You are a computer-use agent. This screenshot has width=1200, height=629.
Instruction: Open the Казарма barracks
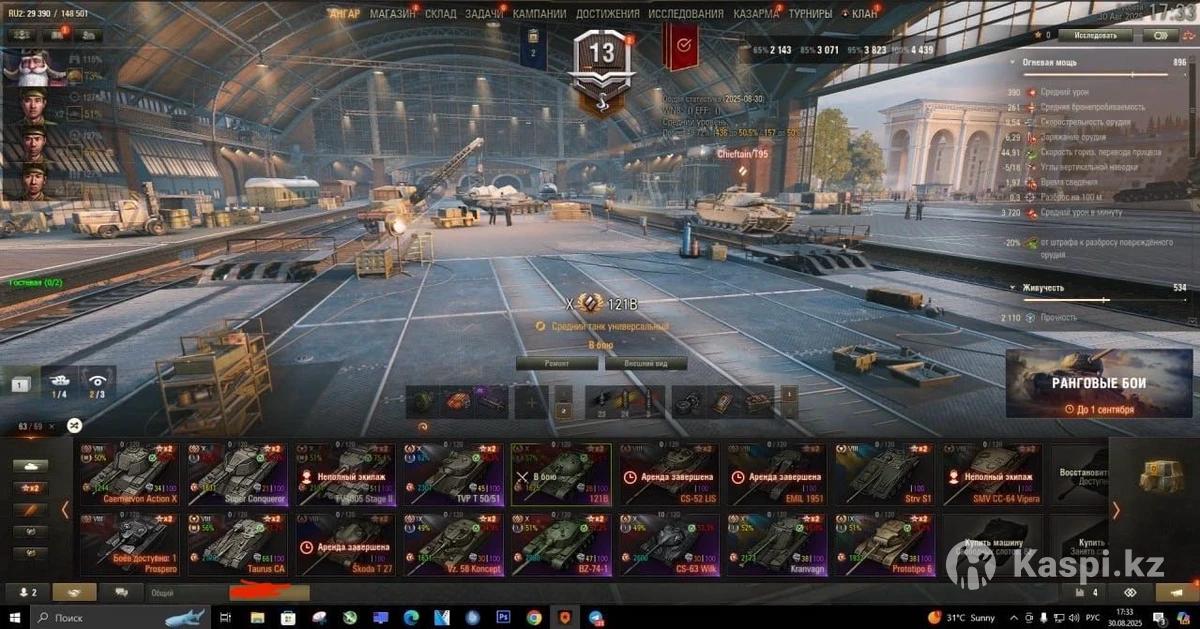[755, 14]
